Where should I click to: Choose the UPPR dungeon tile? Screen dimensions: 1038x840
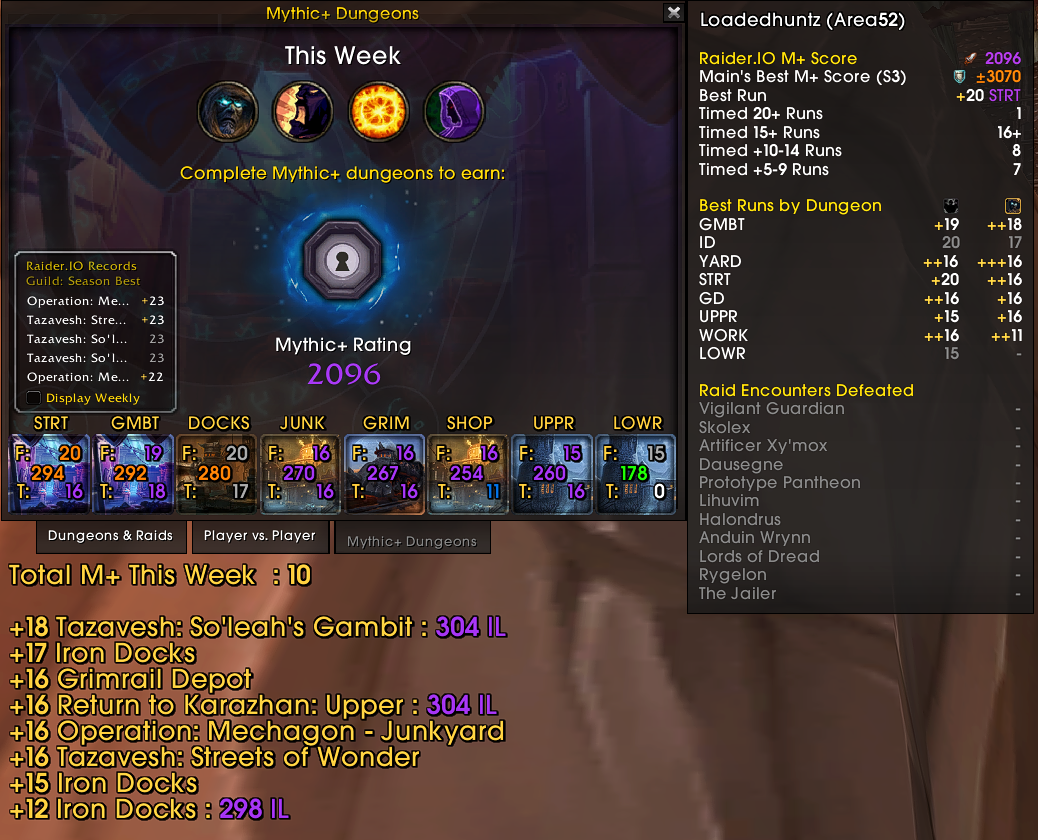point(554,473)
